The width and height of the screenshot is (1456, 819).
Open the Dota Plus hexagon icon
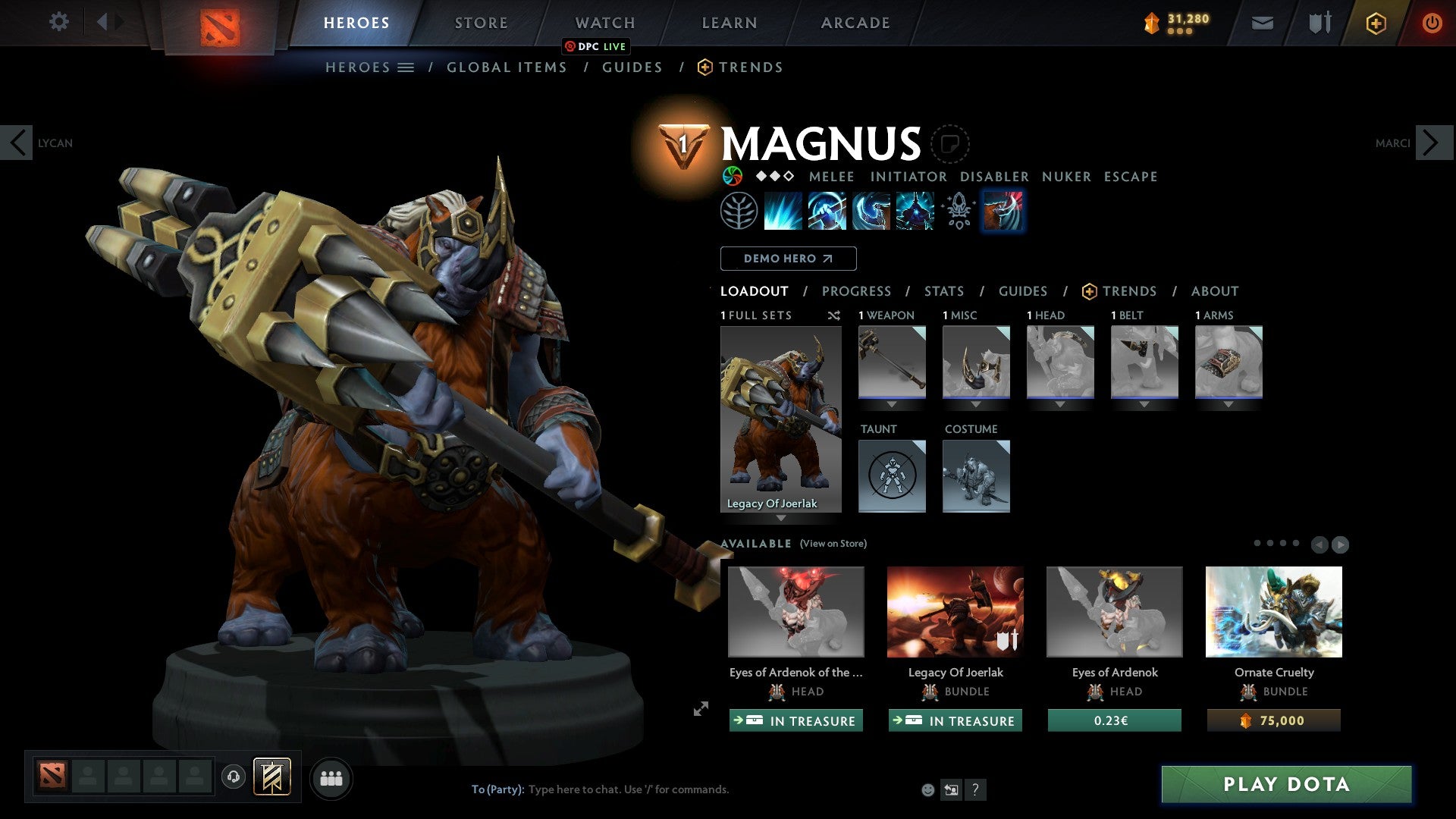1375,23
